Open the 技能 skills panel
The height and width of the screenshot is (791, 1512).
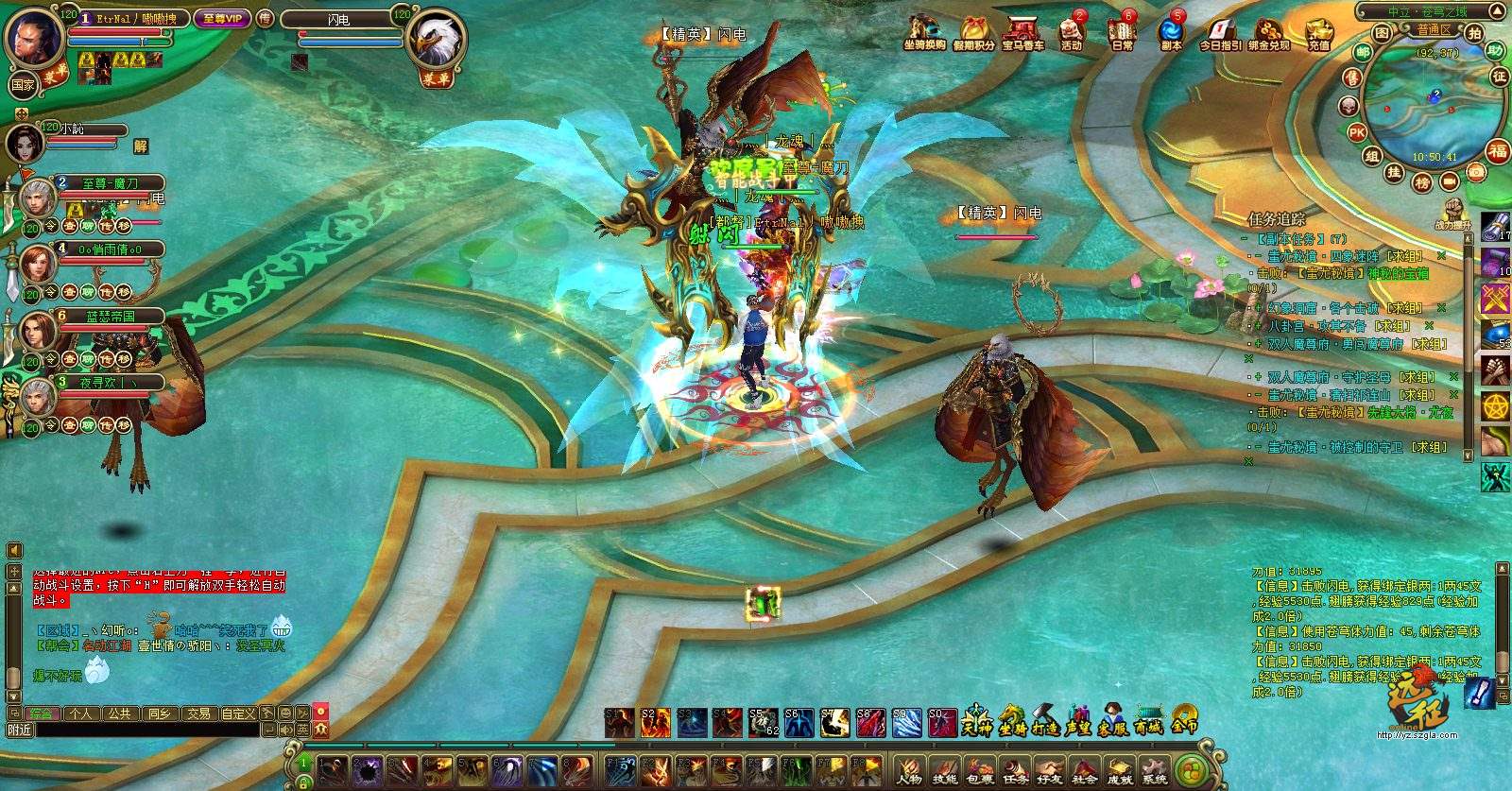[x=944, y=771]
